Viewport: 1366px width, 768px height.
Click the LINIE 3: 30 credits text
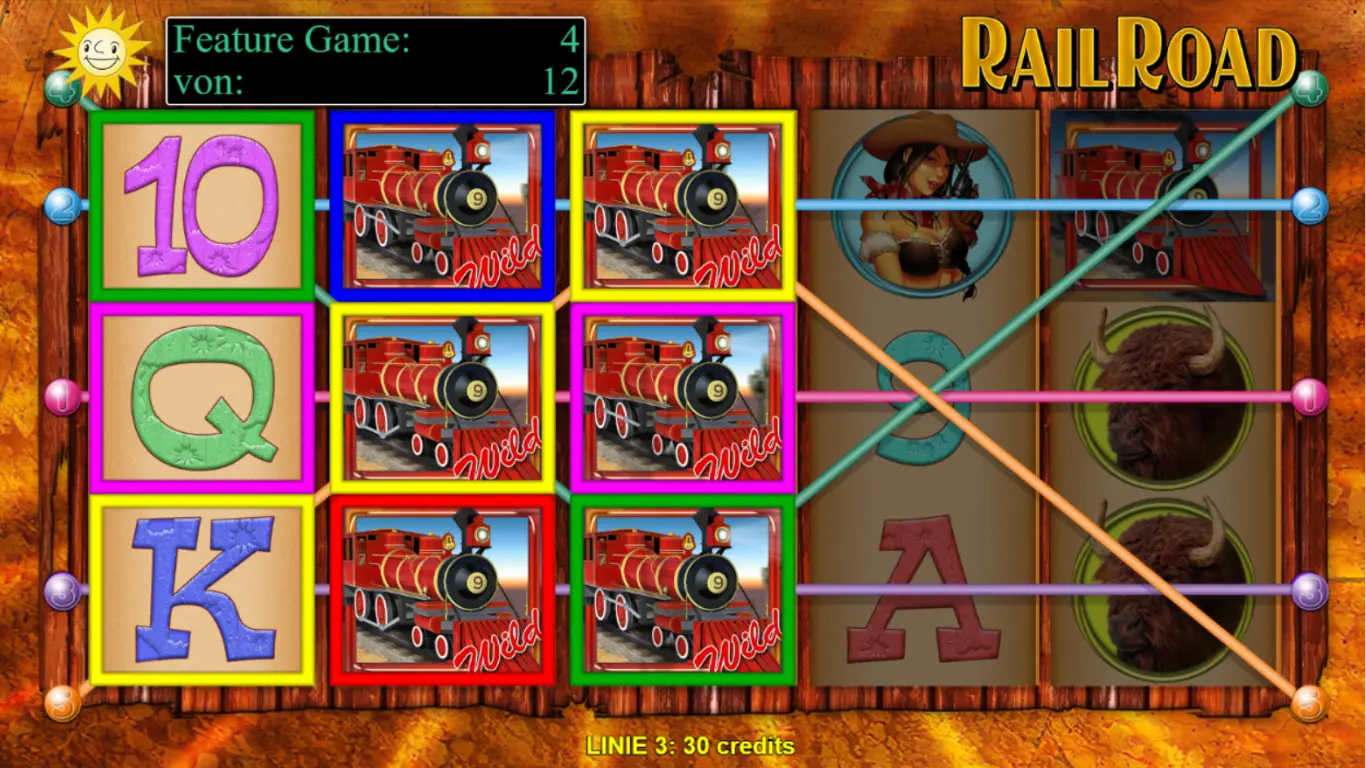click(x=683, y=746)
